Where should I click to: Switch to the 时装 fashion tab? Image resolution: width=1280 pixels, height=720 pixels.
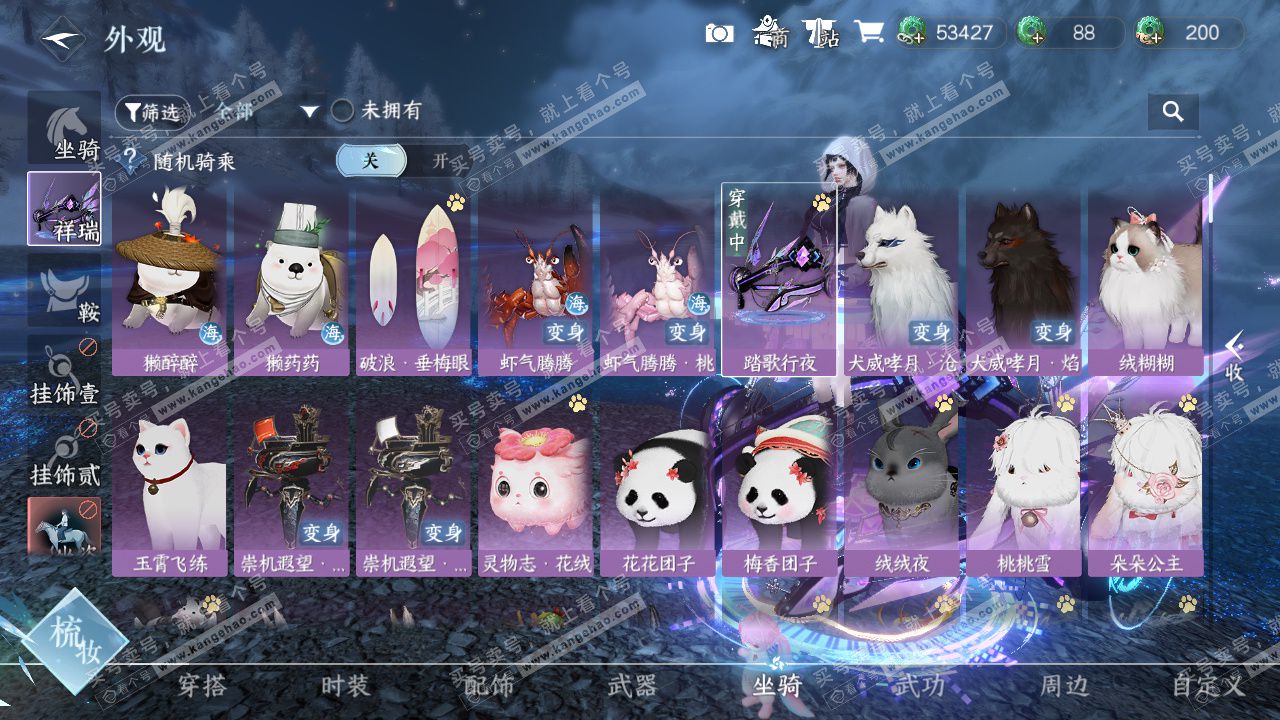pos(345,686)
